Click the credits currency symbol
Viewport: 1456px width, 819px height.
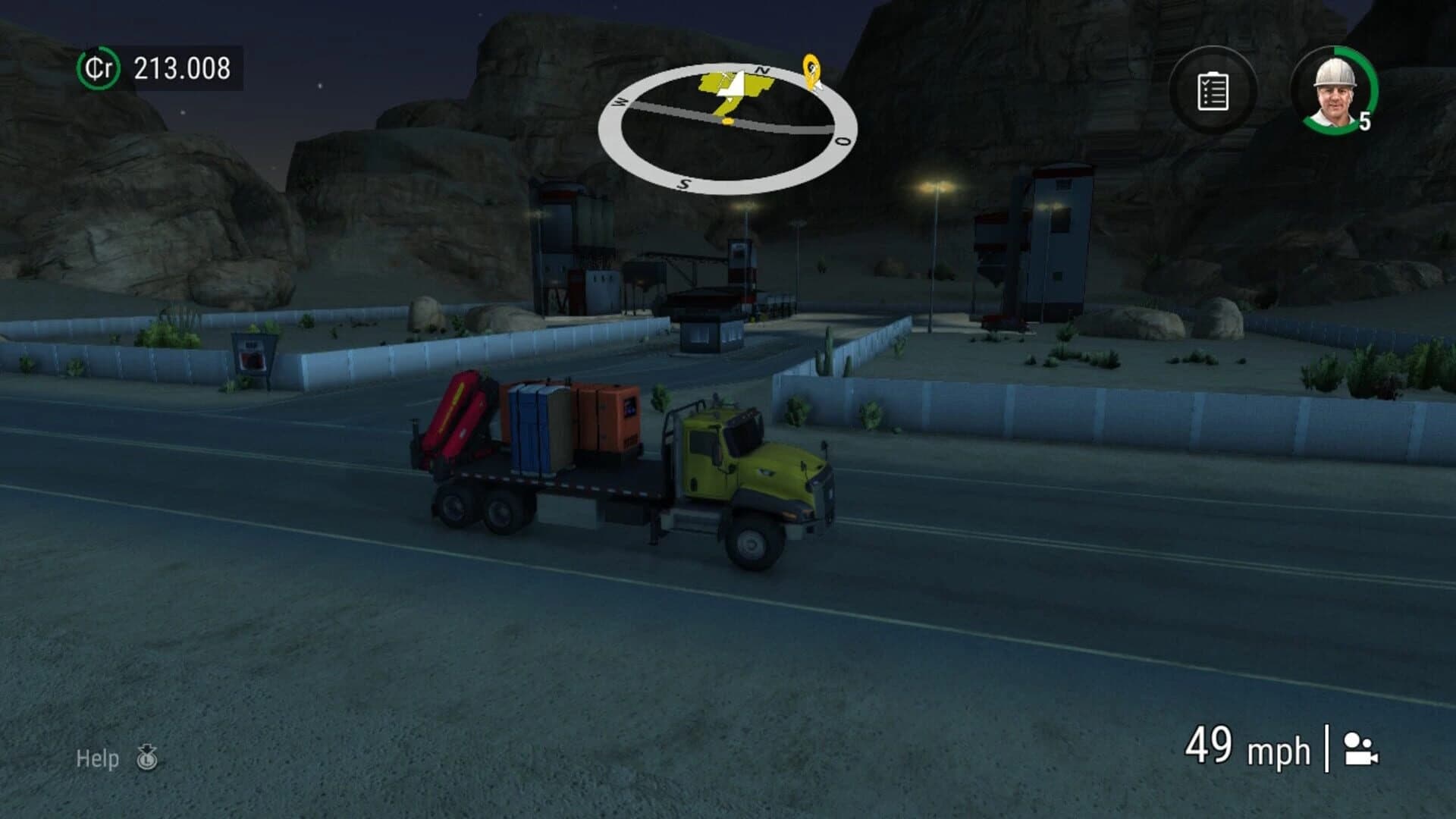(100, 68)
